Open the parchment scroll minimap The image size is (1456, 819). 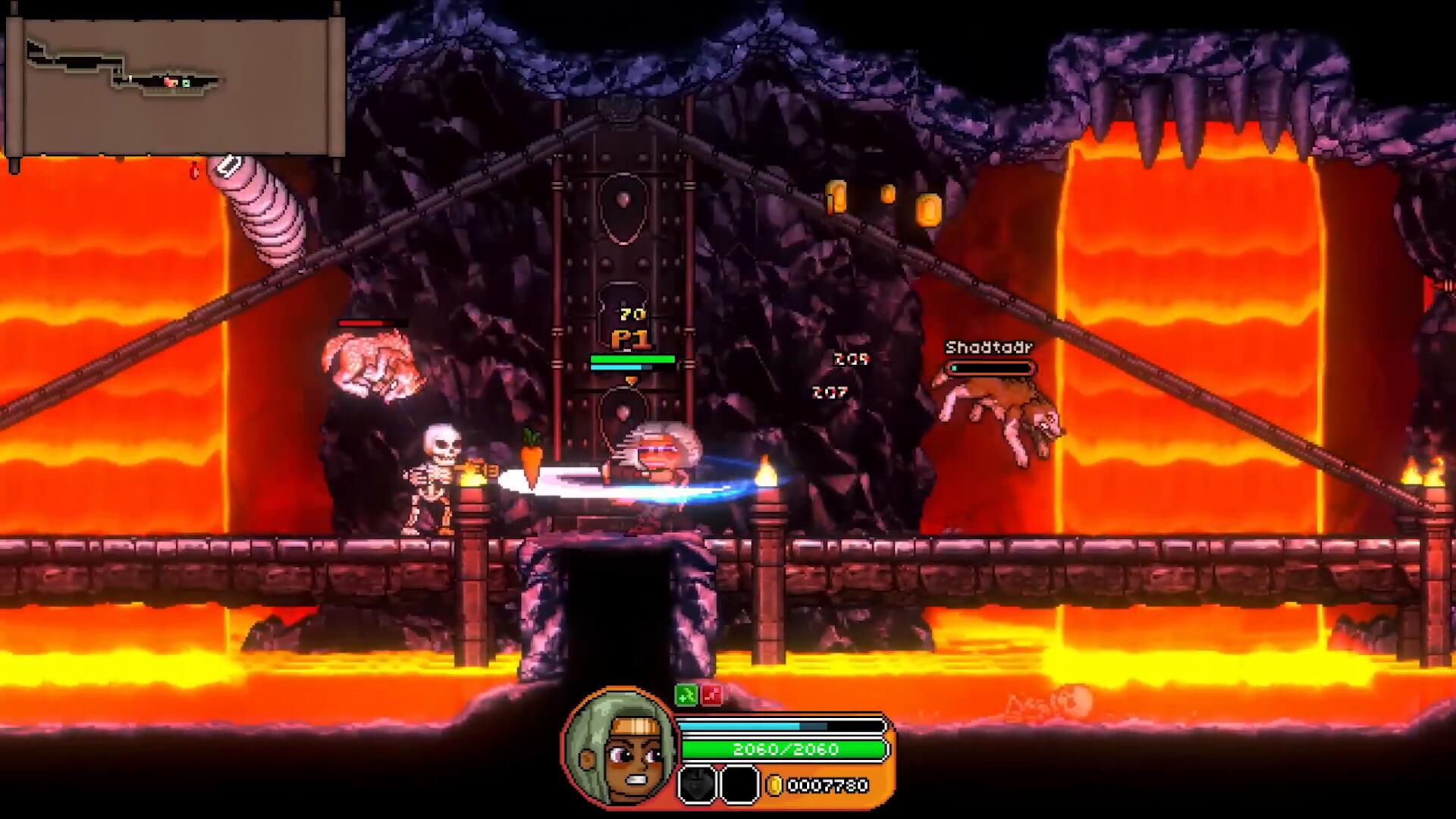(x=176, y=85)
